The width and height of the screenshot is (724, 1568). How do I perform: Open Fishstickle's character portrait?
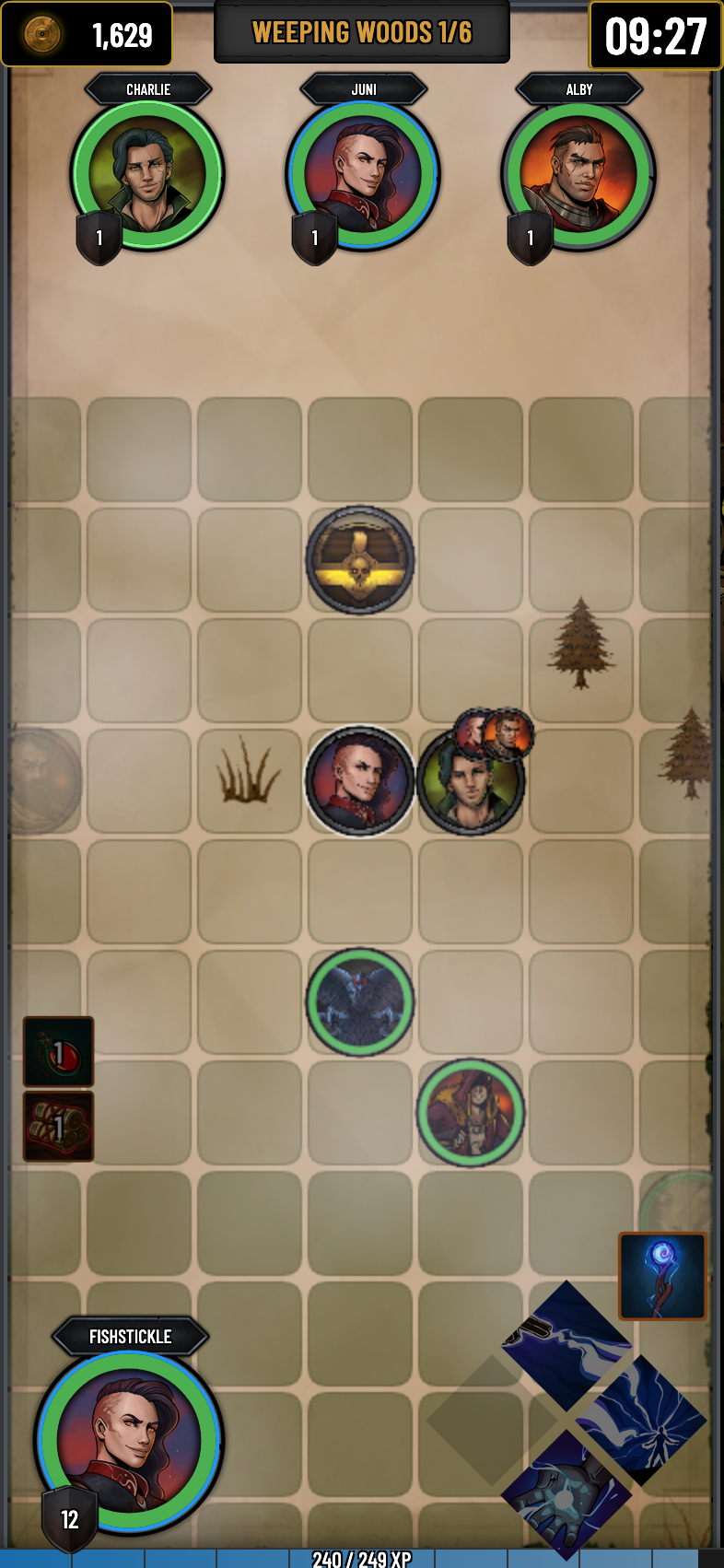click(129, 1442)
